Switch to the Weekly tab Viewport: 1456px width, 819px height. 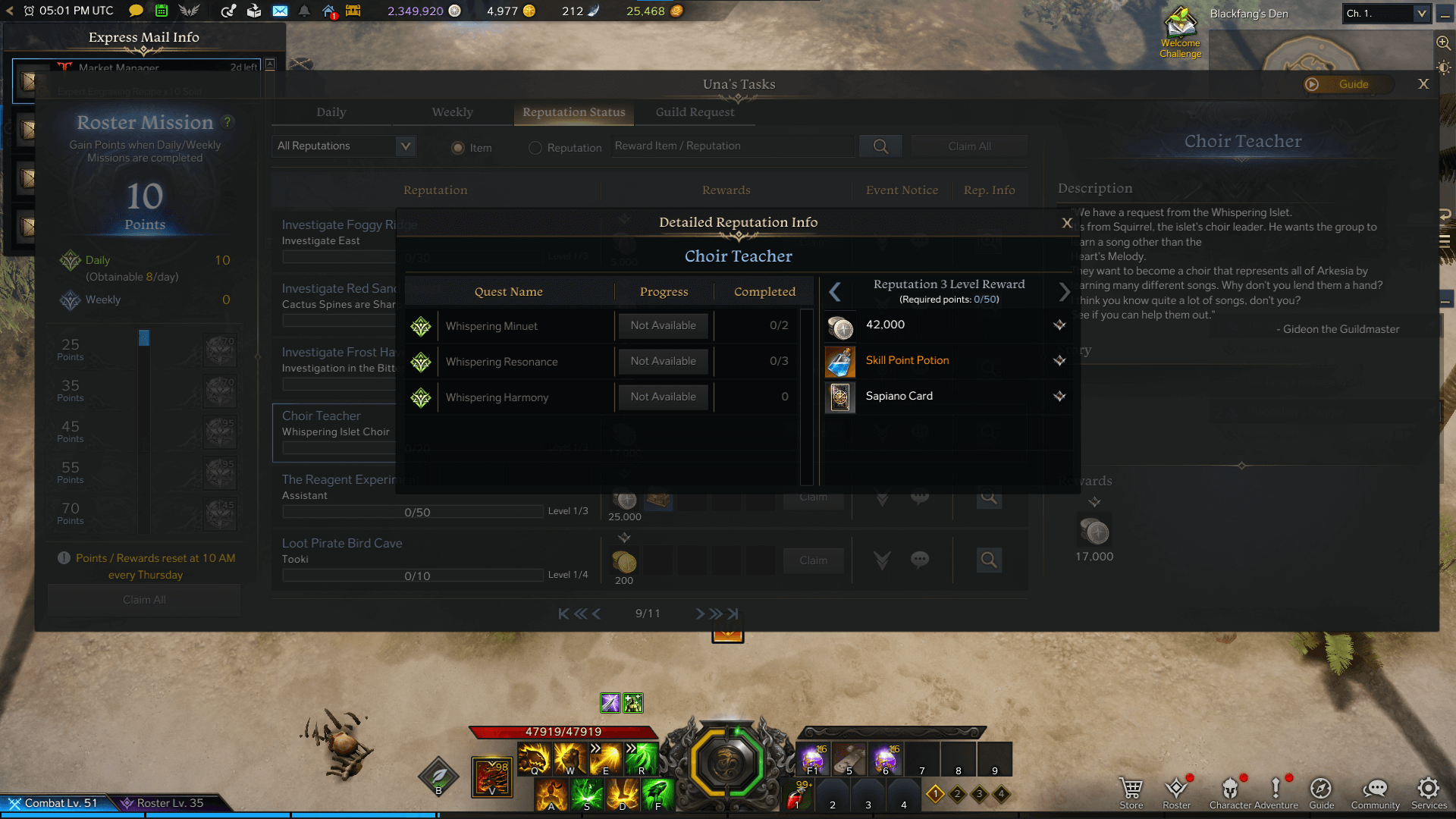pyautogui.click(x=452, y=112)
